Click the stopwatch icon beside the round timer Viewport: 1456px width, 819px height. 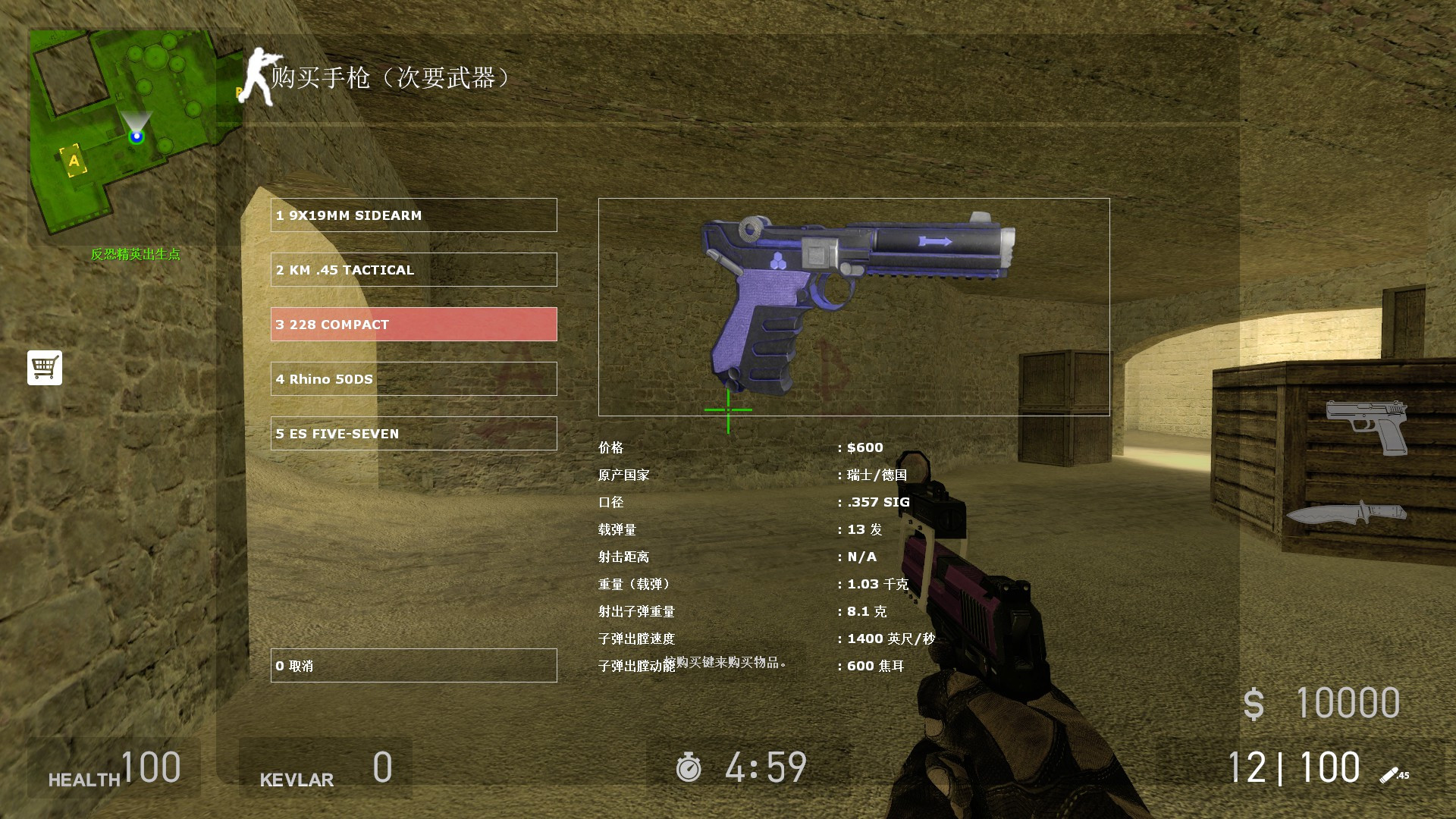tap(689, 767)
